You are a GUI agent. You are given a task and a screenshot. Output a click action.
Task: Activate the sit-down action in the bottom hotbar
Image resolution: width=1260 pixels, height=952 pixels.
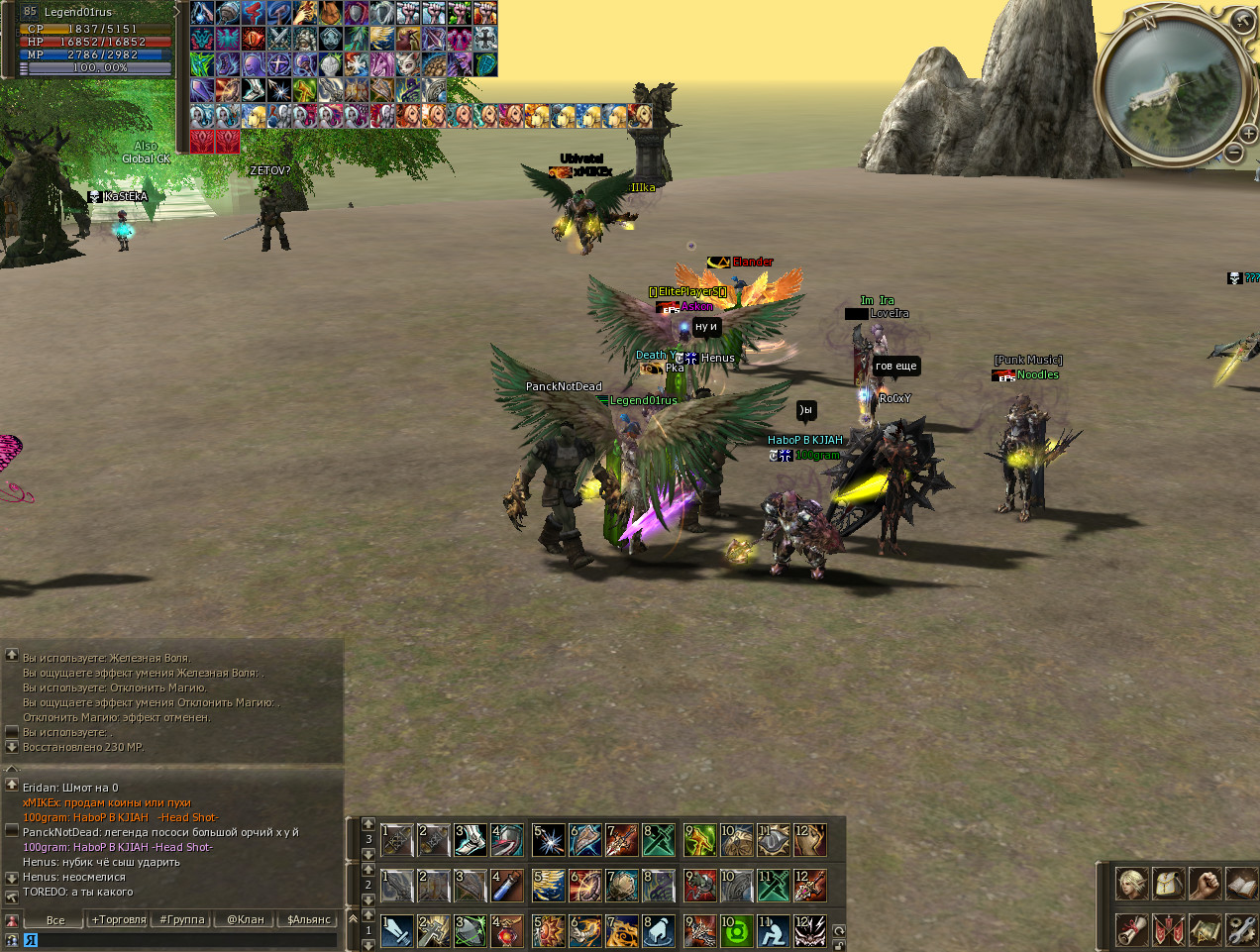773,931
